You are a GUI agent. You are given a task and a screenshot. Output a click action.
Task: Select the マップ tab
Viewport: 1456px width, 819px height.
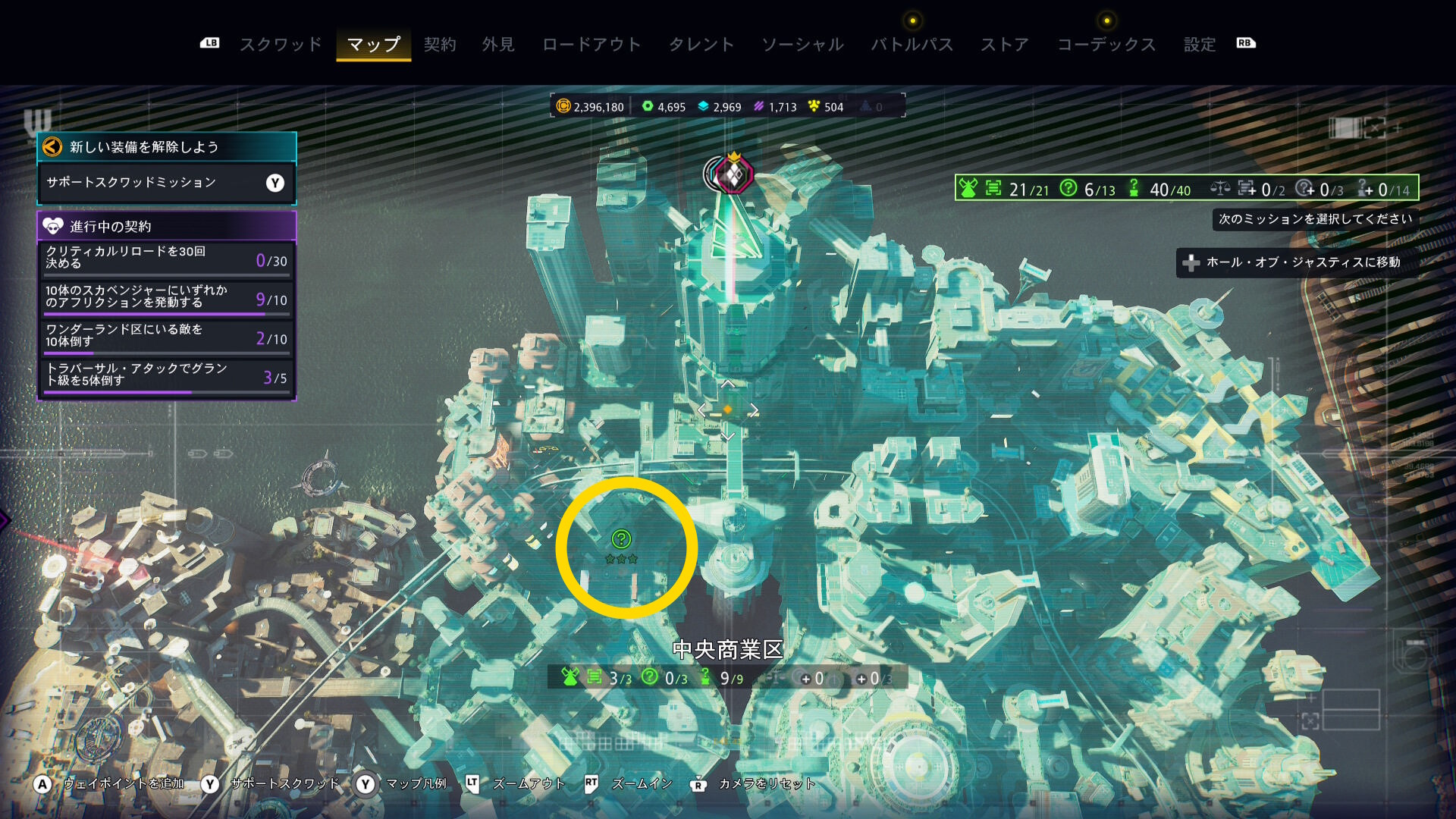pyautogui.click(x=373, y=45)
